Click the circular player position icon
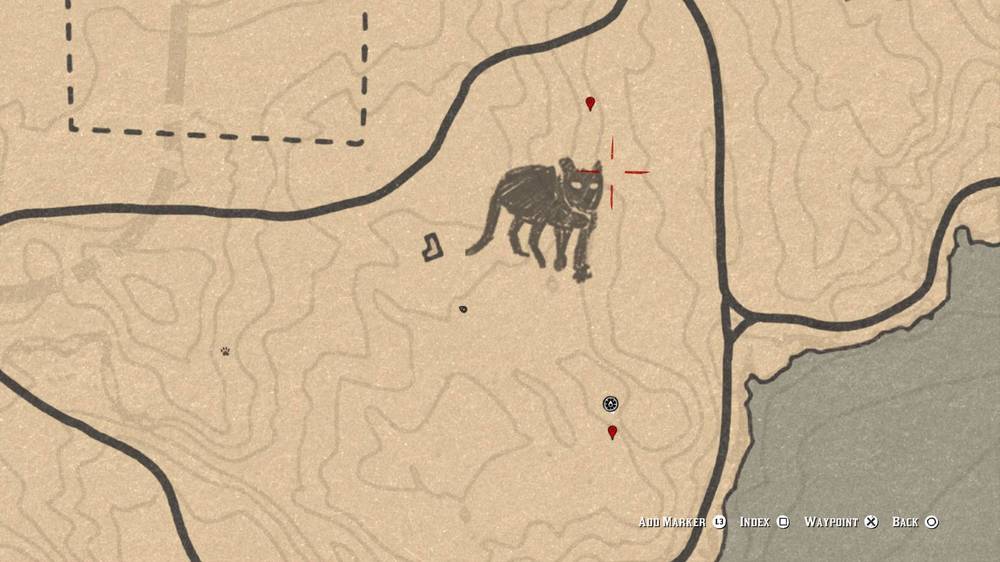This screenshot has width=1000, height=562. click(610, 404)
